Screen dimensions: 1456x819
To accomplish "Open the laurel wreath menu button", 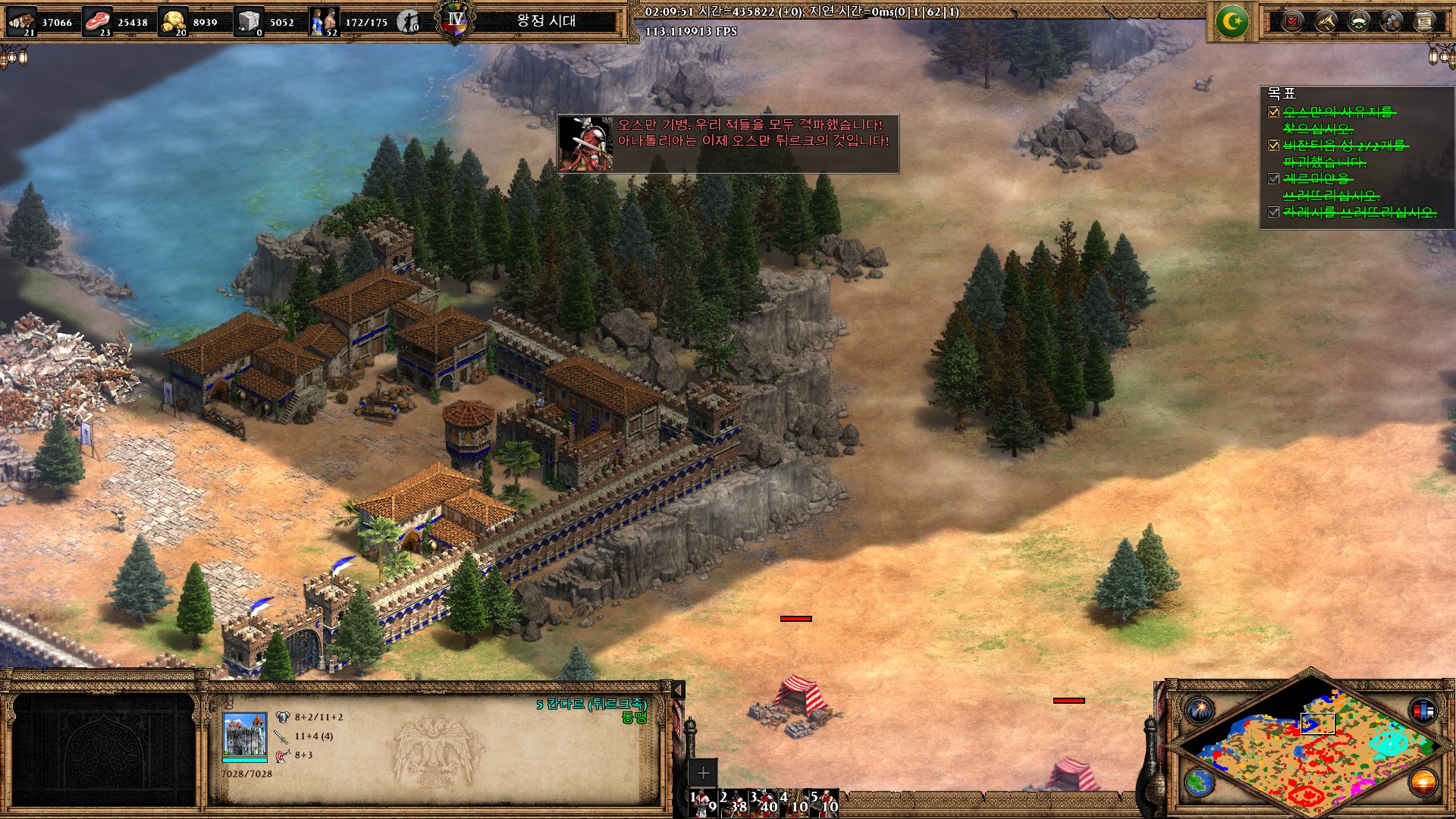I will tap(1359, 21).
